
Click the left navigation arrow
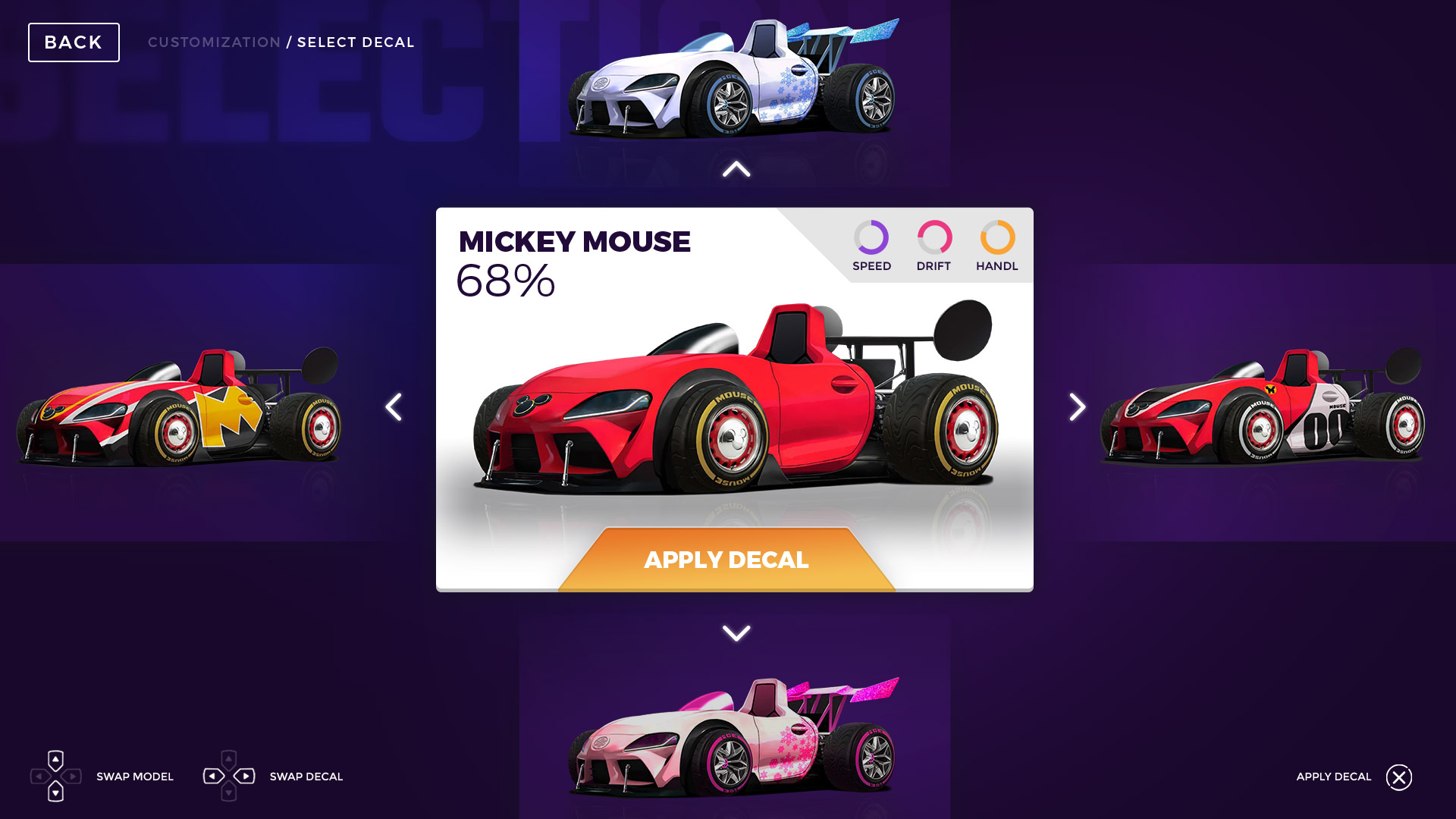[394, 407]
